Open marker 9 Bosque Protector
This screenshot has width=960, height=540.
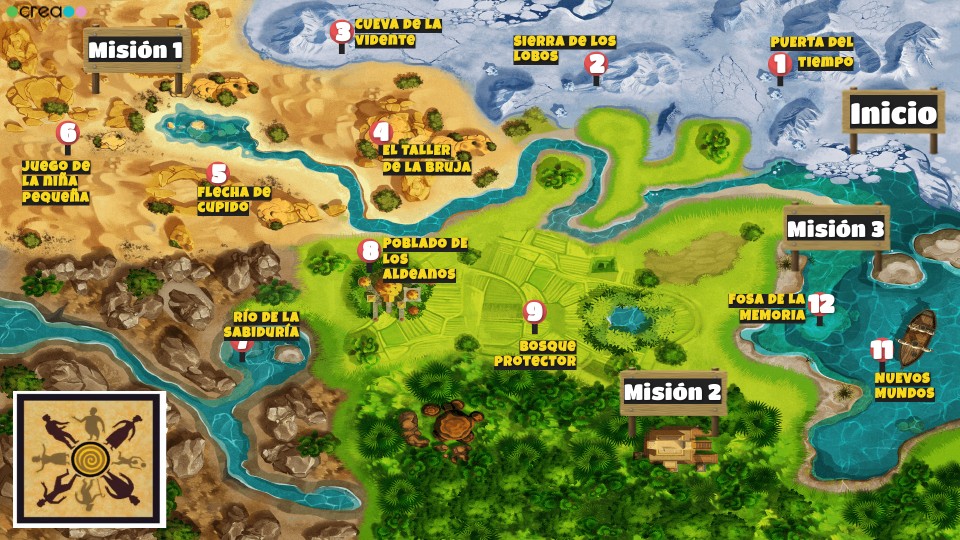pyautogui.click(x=534, y=313)
